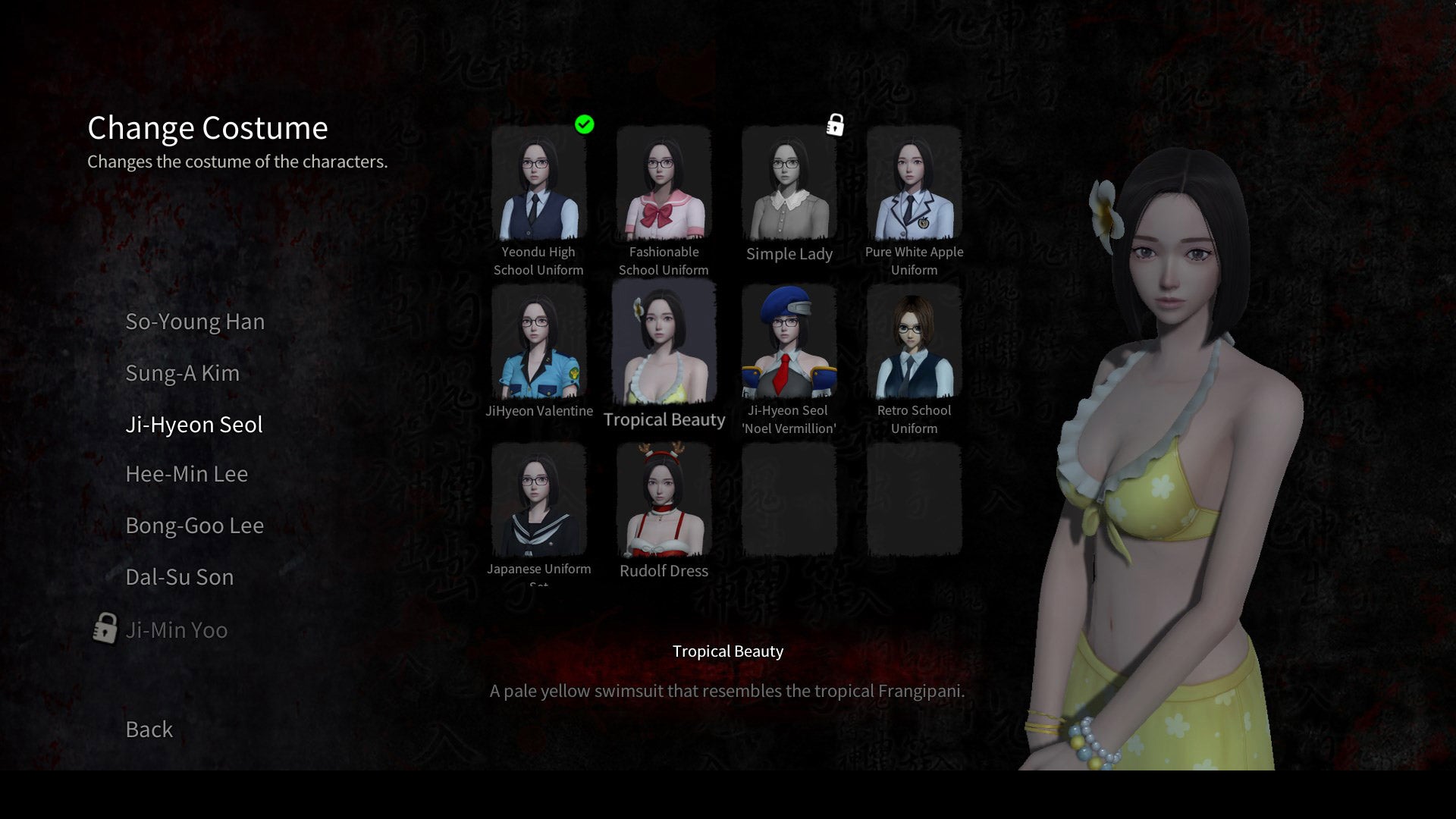The image size is (1456, 819).
Task: Select the Rudolf Dress costume
Action: 664,502
